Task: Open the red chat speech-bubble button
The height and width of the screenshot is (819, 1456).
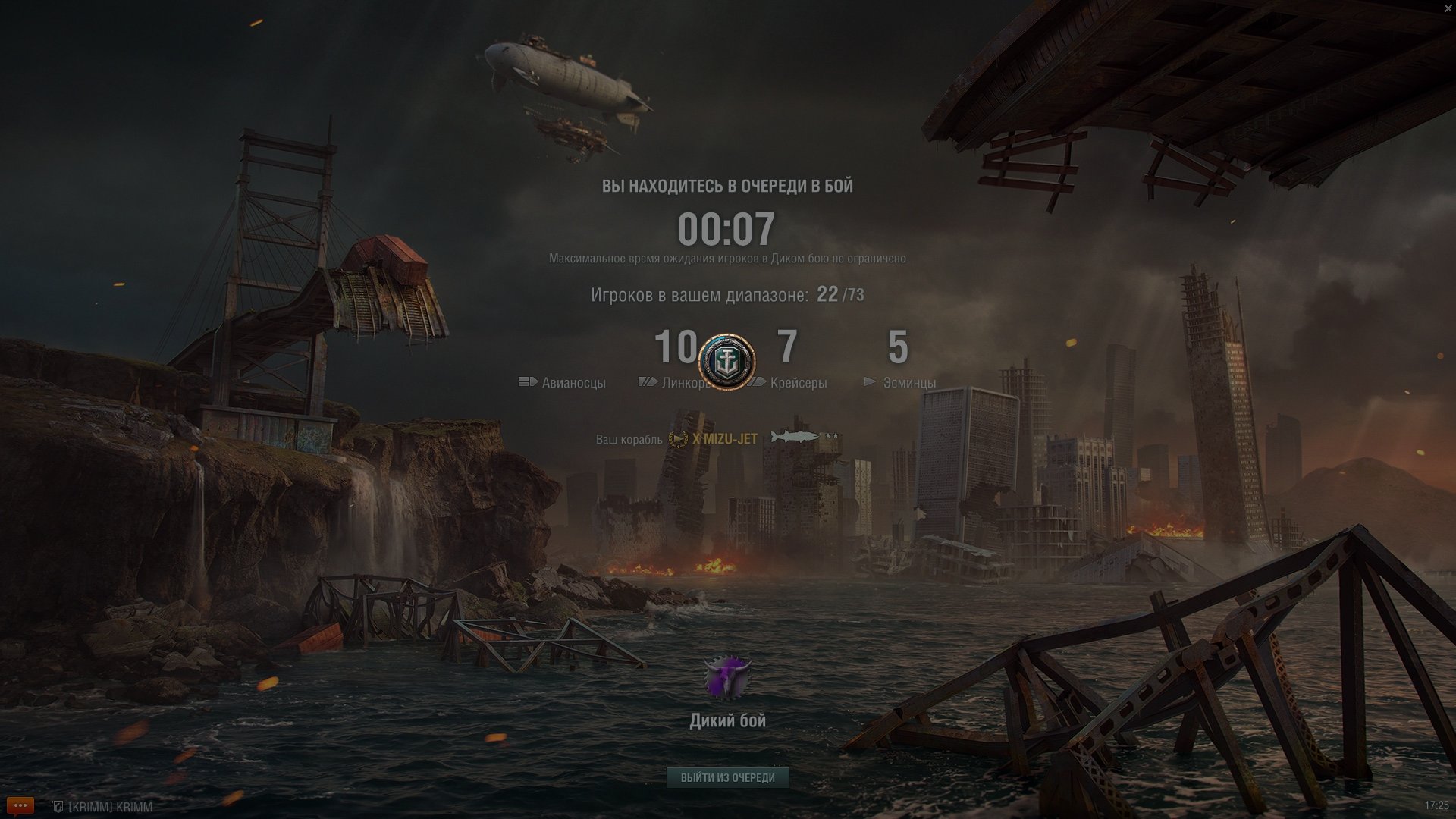Action: coord(20,805)
